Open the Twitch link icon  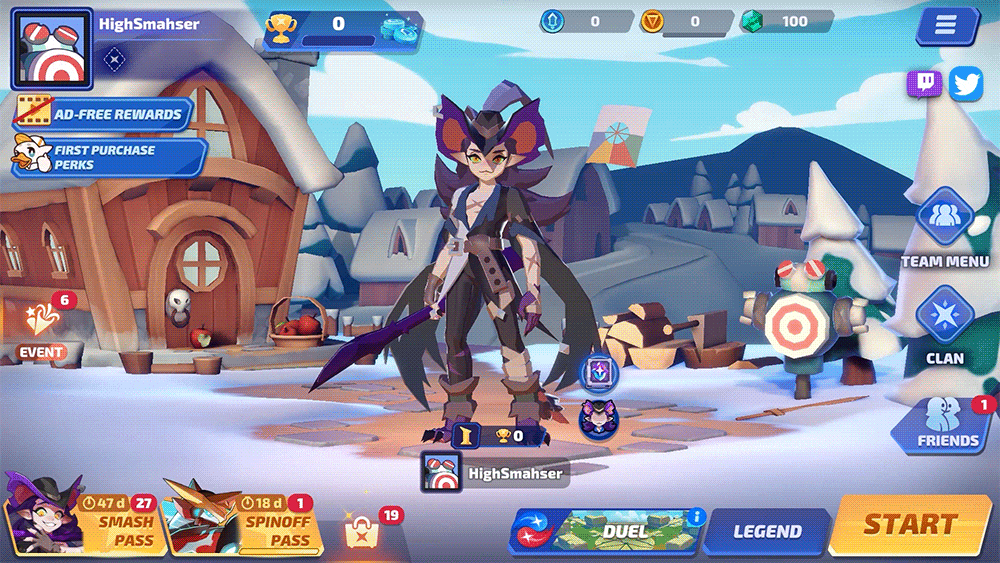(x=924, y=84)
